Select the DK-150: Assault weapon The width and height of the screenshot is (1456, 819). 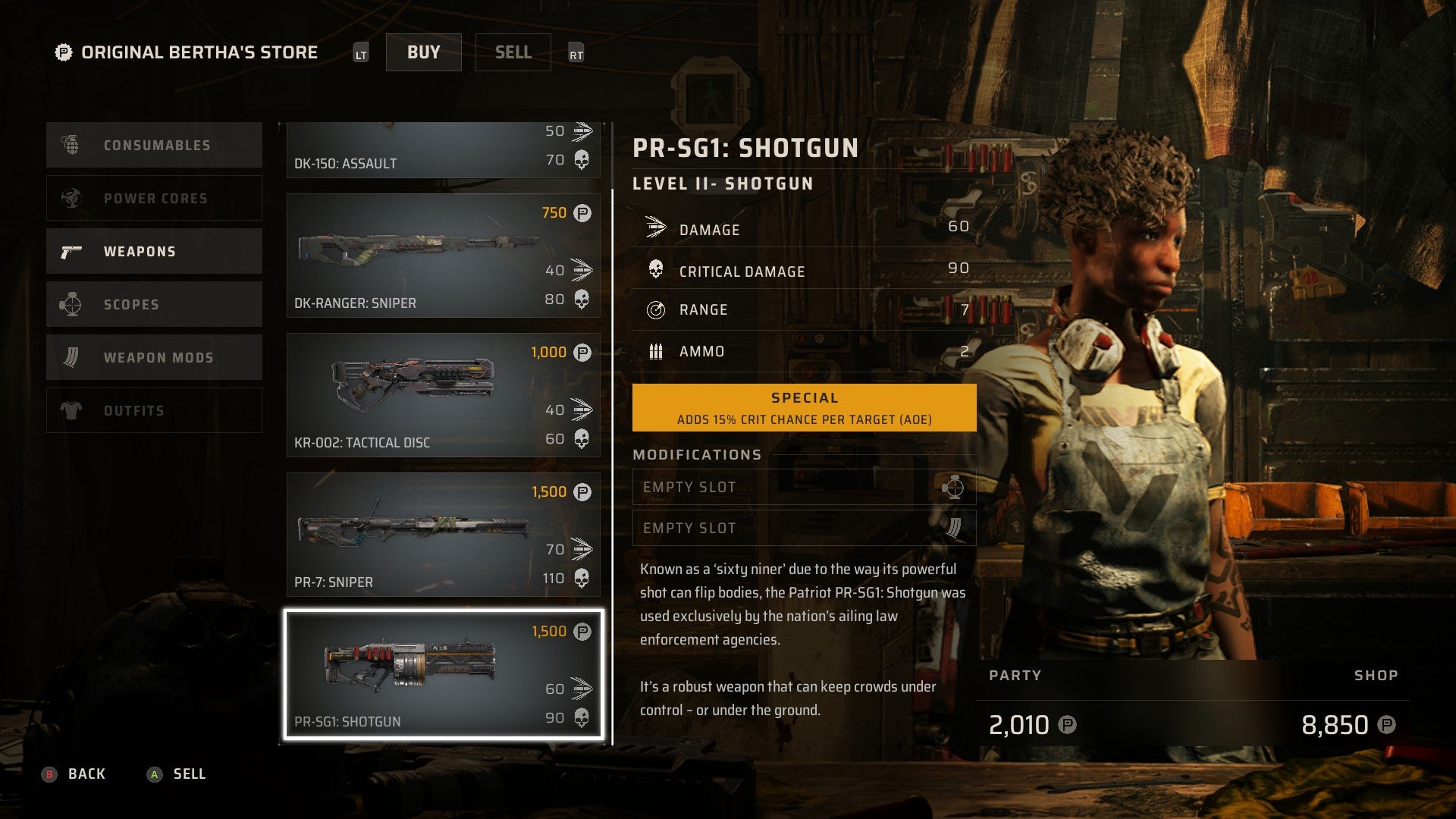pyautogui.click(x=443, y=150)
